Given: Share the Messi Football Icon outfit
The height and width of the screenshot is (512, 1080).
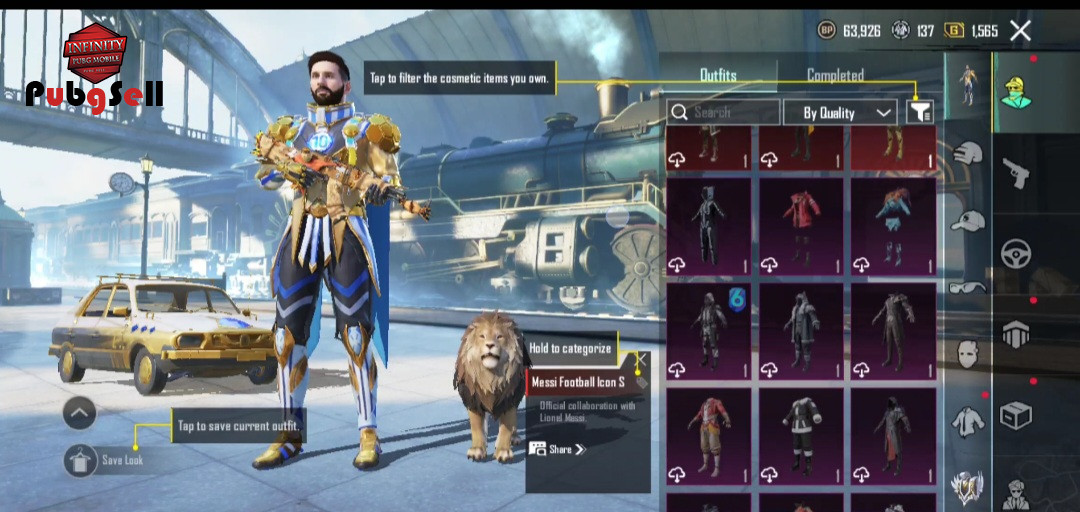Looking at the screenshot, I should coord(558,450).
